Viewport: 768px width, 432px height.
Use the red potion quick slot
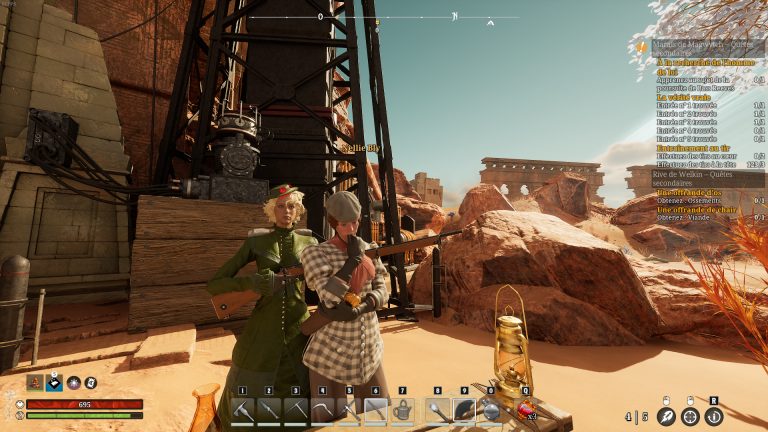pos(524,409)
